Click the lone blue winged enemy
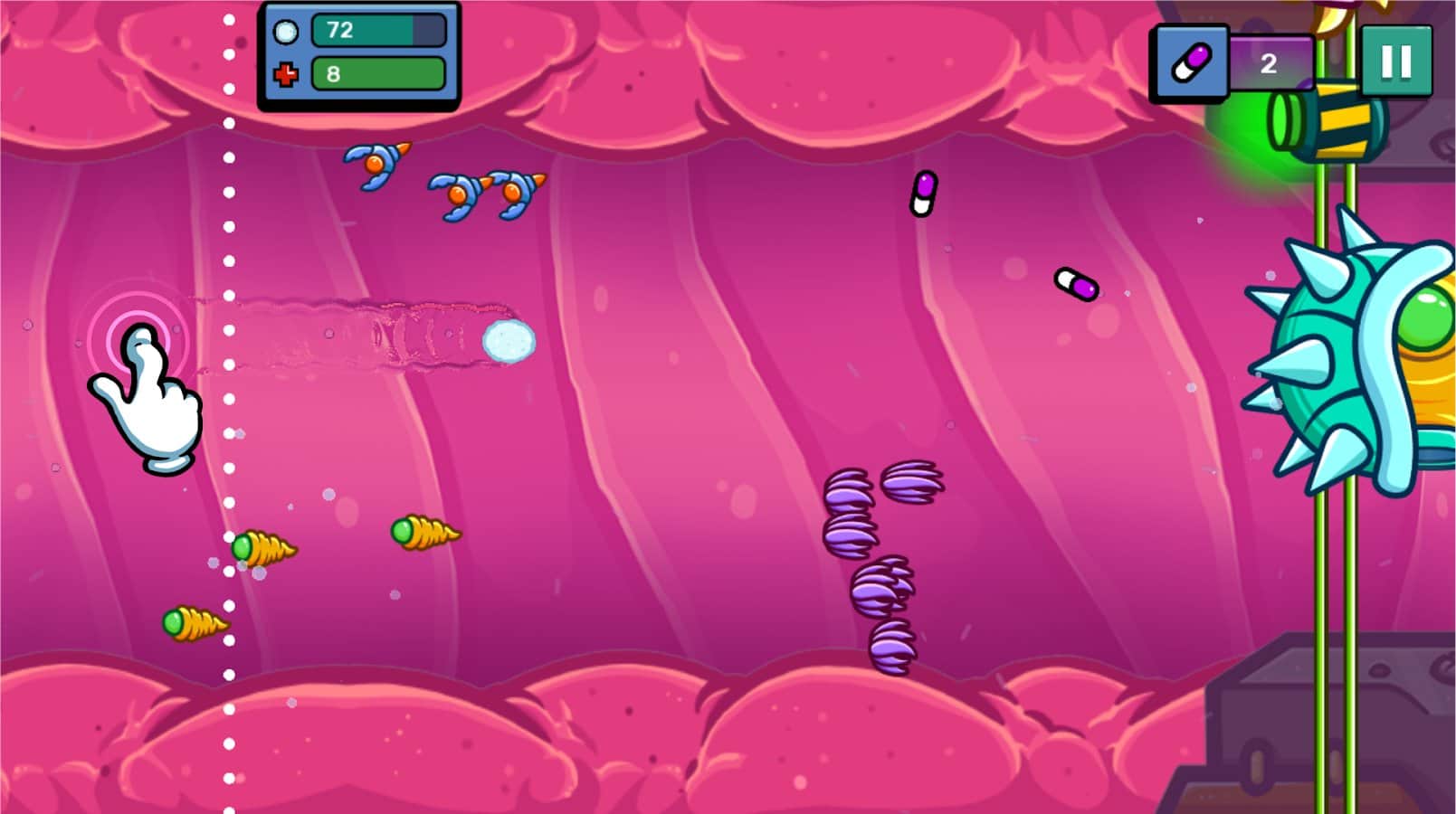The width and height of the screenshot is (1456, 814). coord(373,165)
